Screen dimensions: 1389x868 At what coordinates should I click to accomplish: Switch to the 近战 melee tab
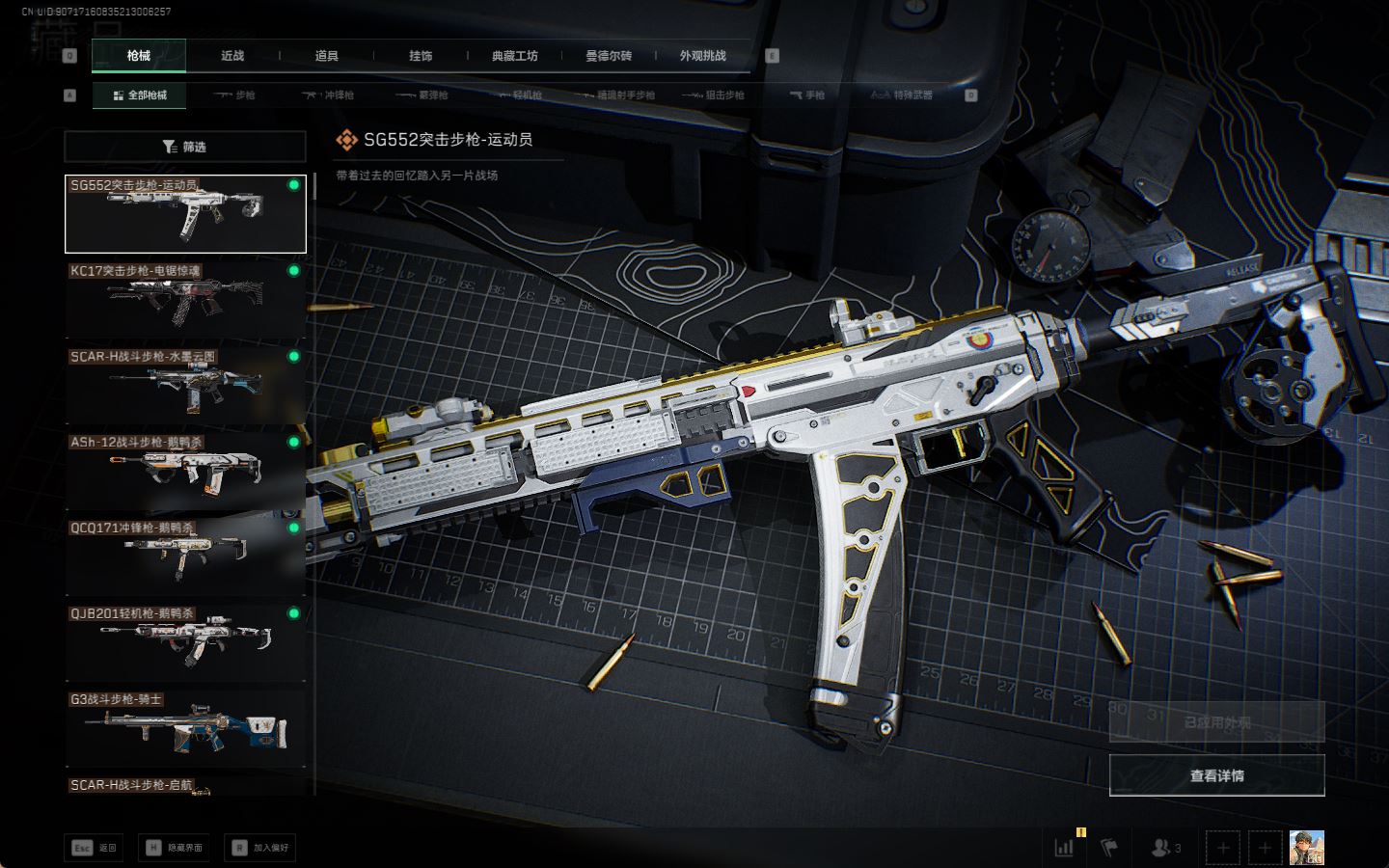[x=232, y=56]
